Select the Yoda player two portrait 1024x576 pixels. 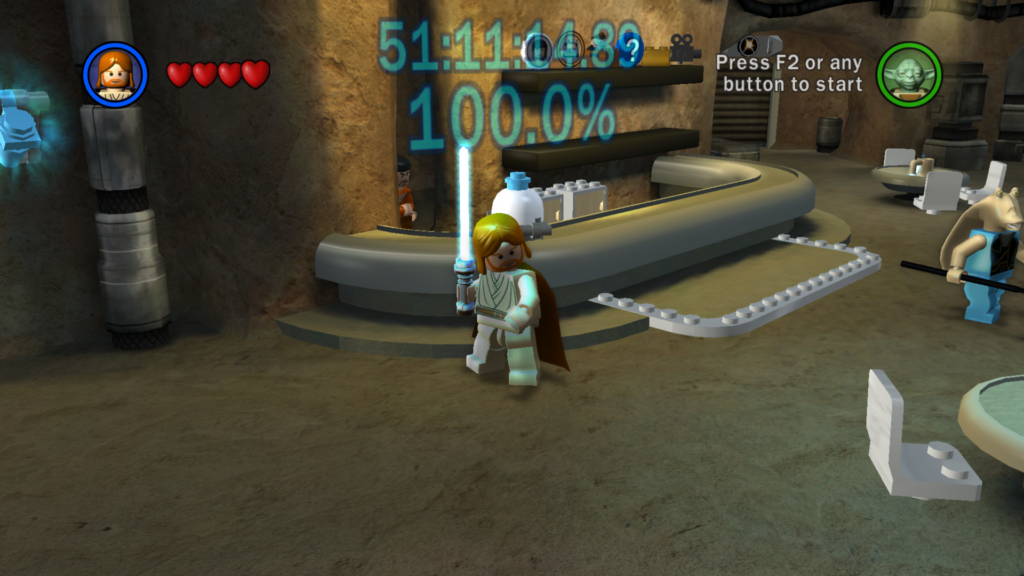[908, 74]
